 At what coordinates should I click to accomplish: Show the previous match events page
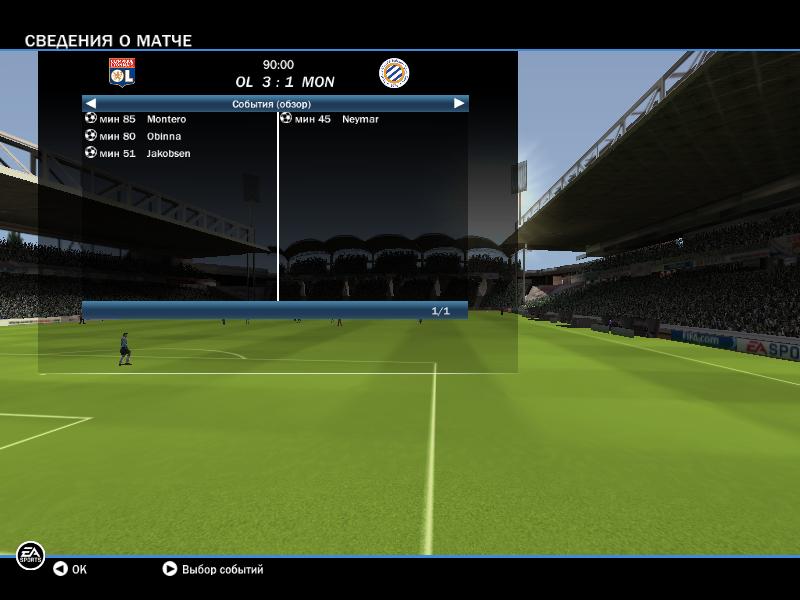click(90, 103)
